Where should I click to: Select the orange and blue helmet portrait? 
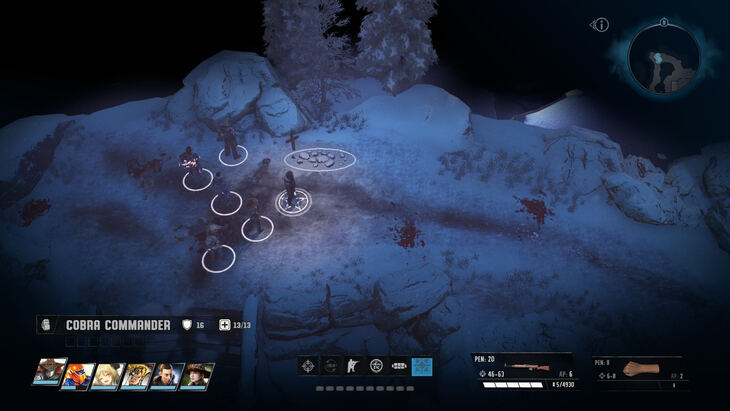point(76,375)
